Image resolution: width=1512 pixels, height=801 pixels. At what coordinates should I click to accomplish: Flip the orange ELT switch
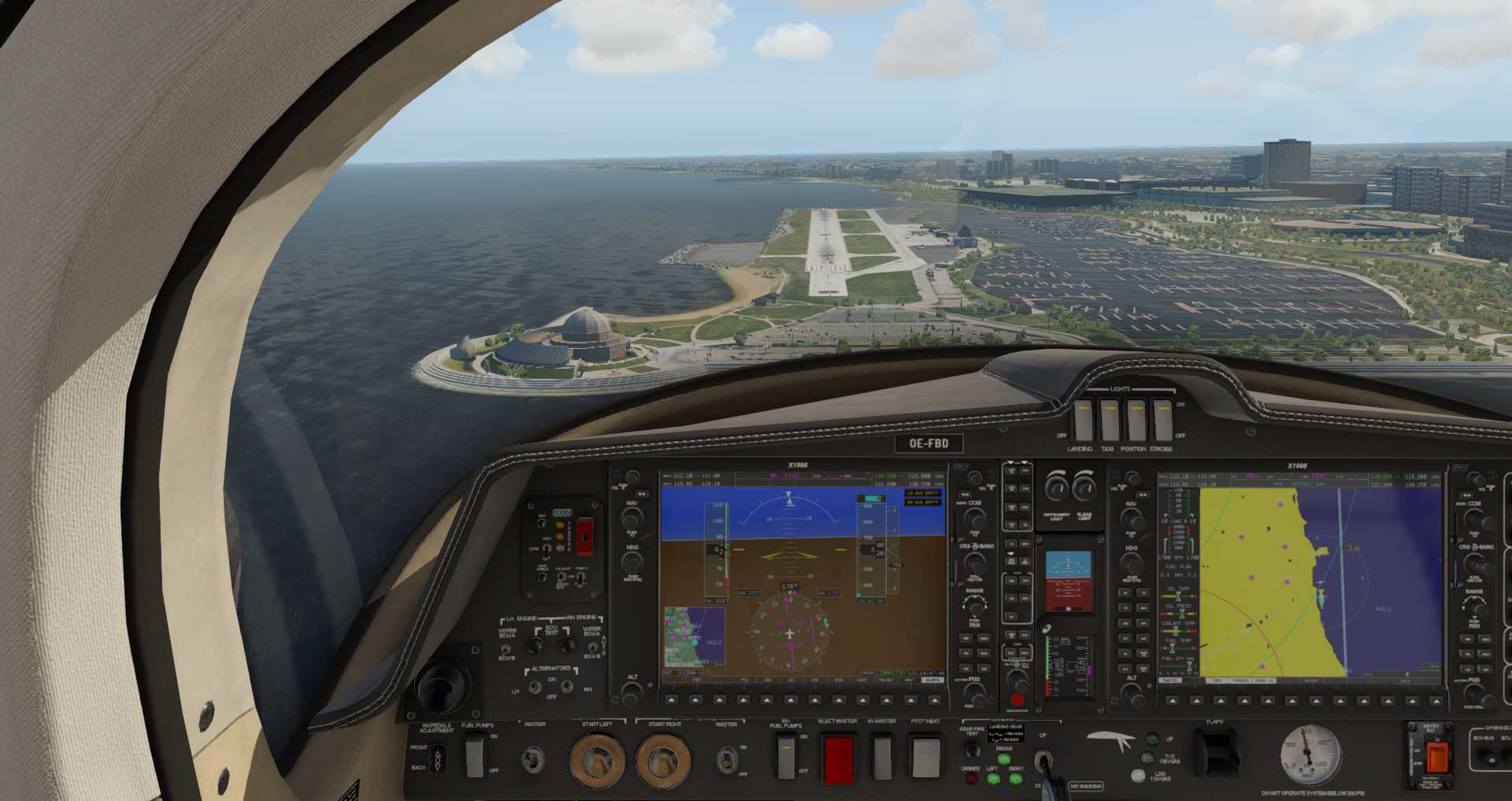1437,757
